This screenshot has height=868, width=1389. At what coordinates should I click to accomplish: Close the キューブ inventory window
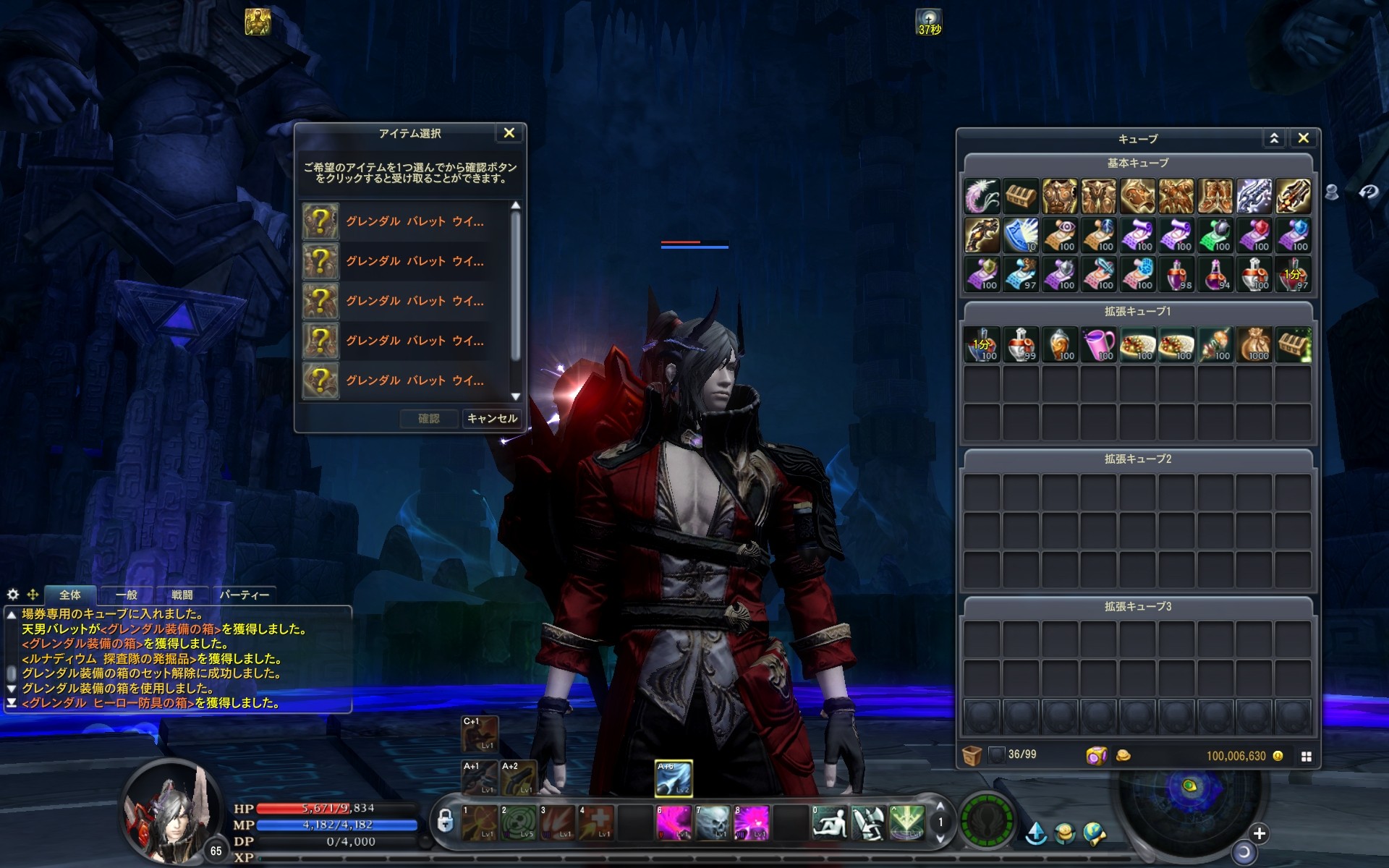(1303, 138)
